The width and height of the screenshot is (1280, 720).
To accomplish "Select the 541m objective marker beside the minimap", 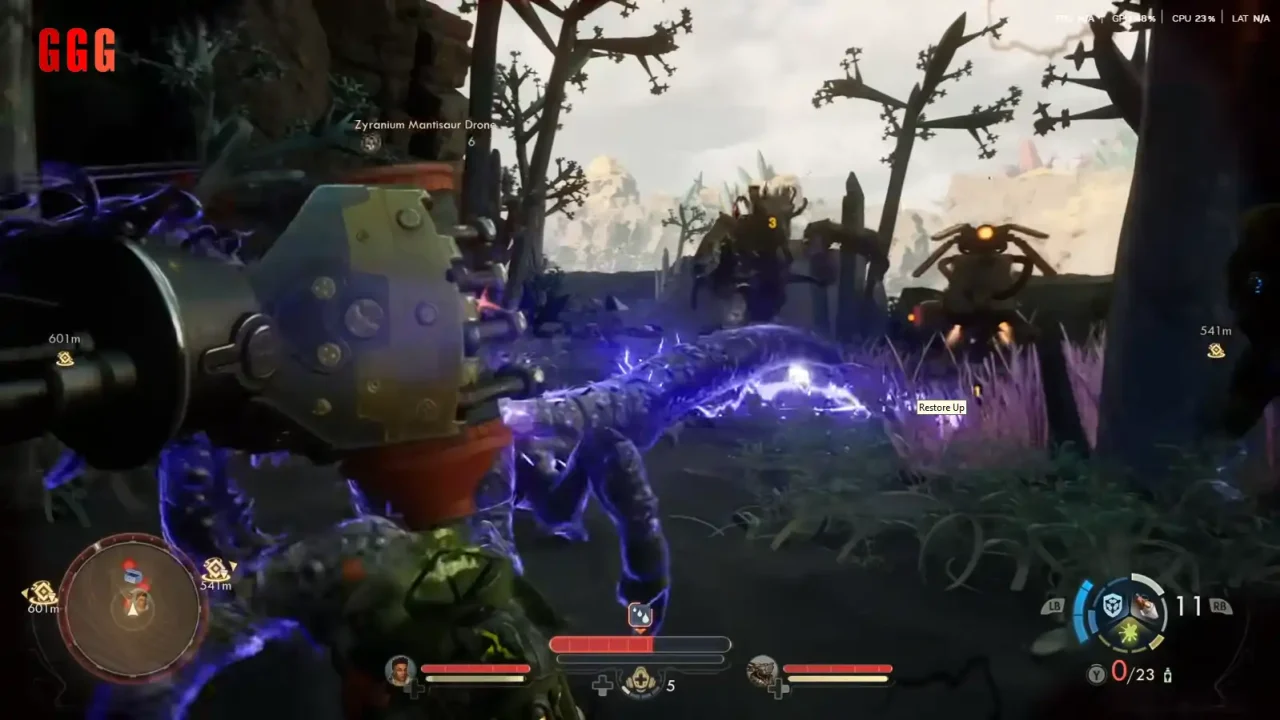I will (216, 570).
